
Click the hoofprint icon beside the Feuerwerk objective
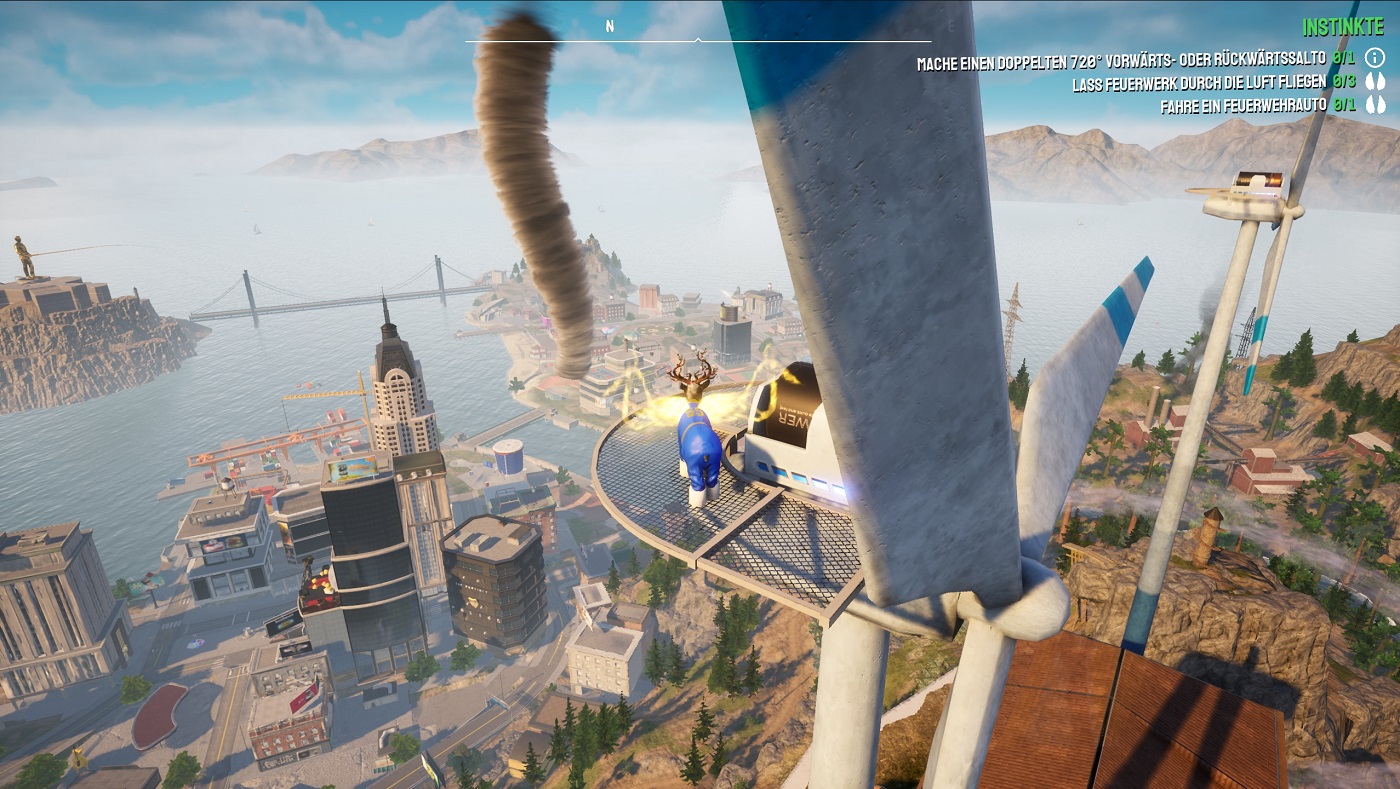coord(1375,82)
